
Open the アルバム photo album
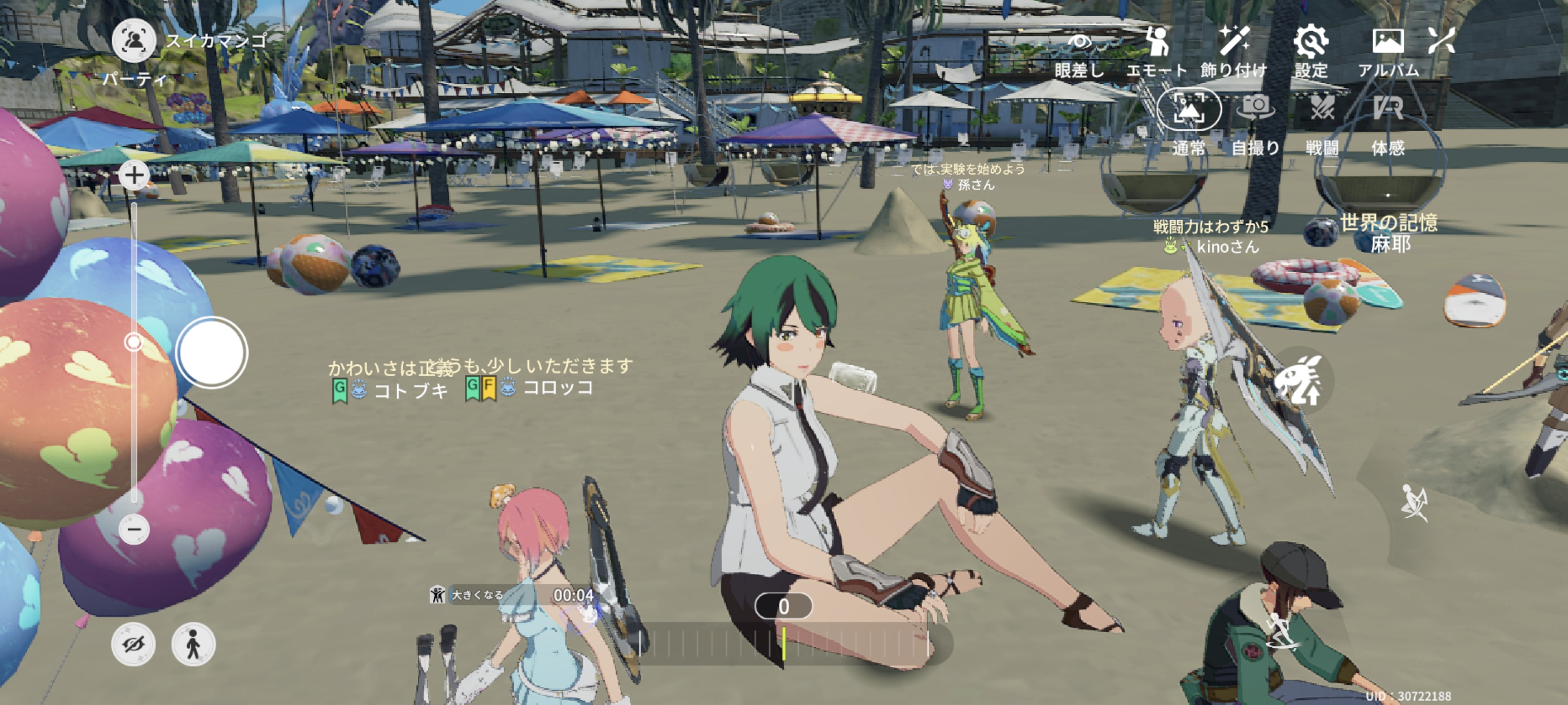click(1388, 51)
